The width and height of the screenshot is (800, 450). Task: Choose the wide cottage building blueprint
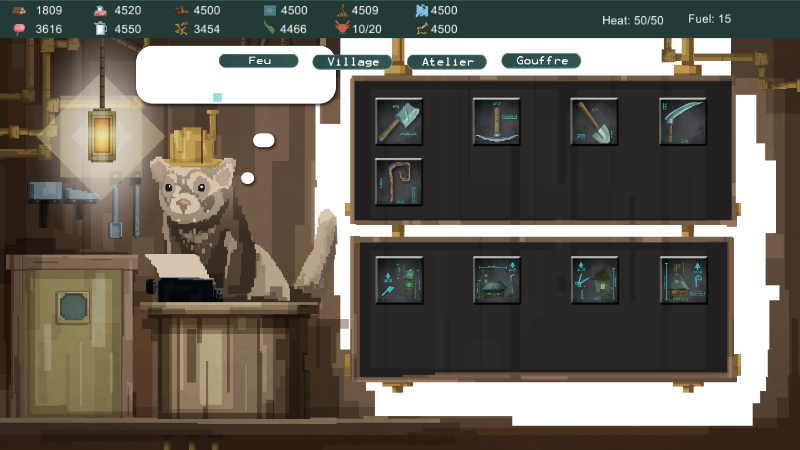(x=497, y=280)
